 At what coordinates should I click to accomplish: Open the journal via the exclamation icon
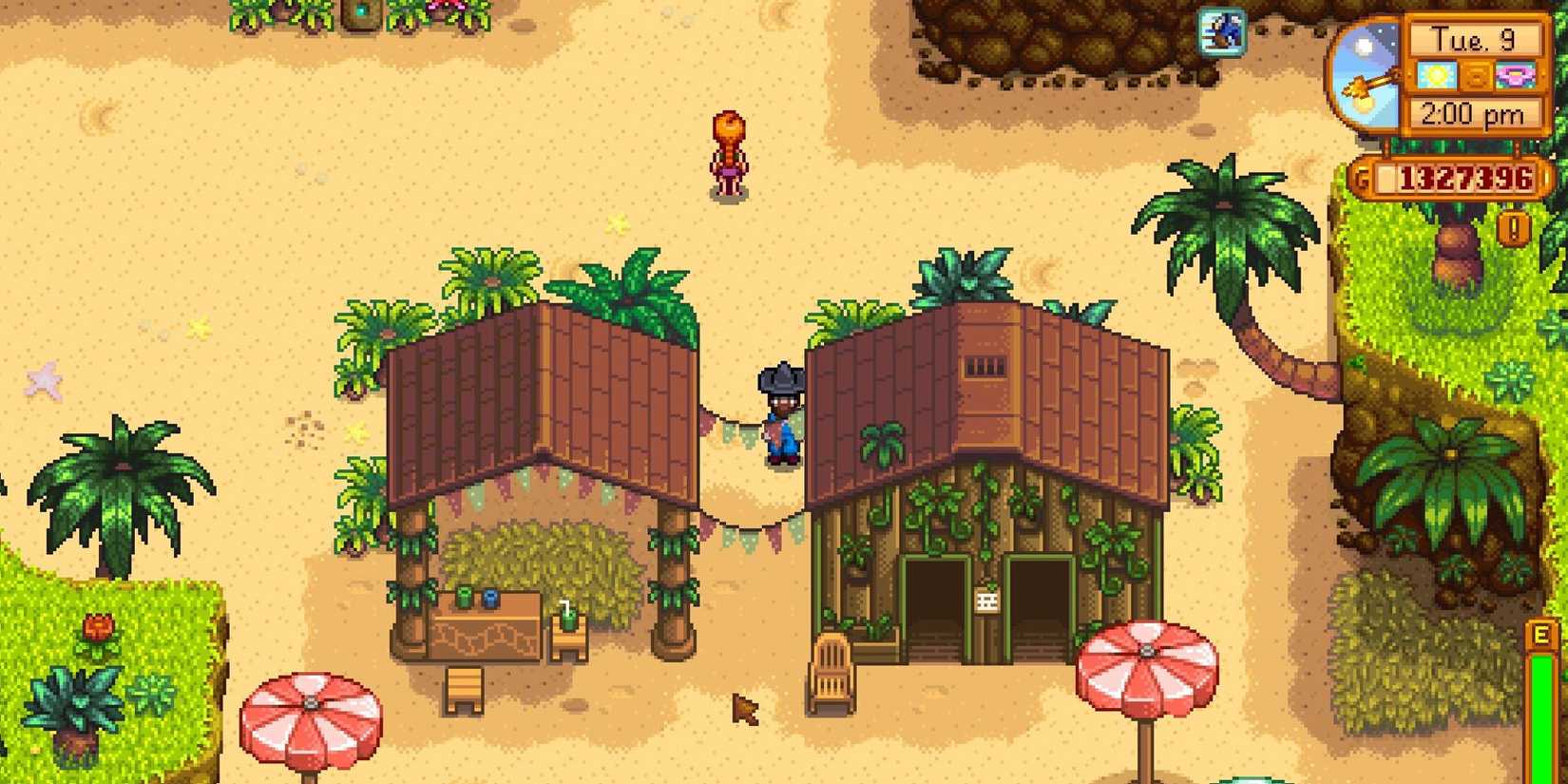click(x=1514, y=228)
